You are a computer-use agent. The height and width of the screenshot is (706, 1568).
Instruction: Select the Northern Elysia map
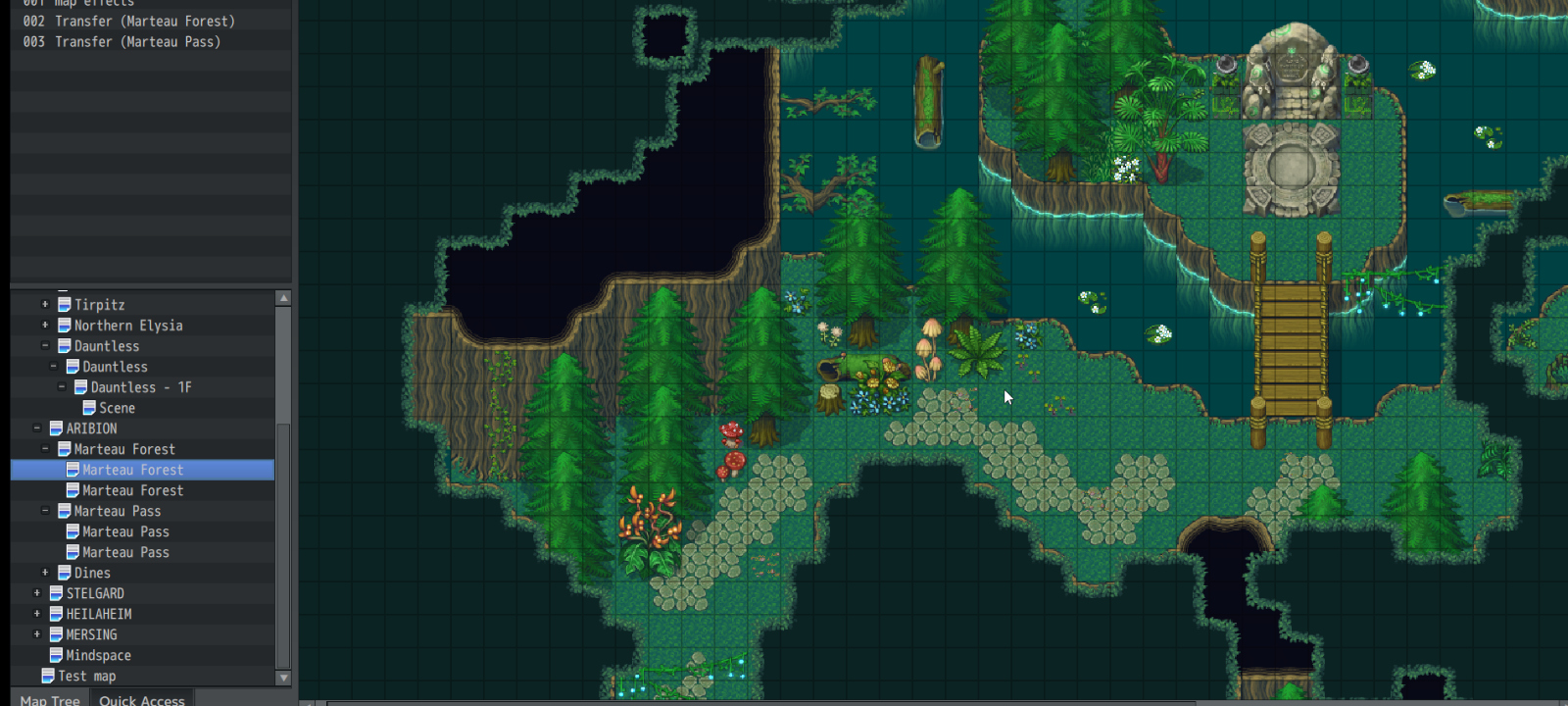click(x=127, y=326)
